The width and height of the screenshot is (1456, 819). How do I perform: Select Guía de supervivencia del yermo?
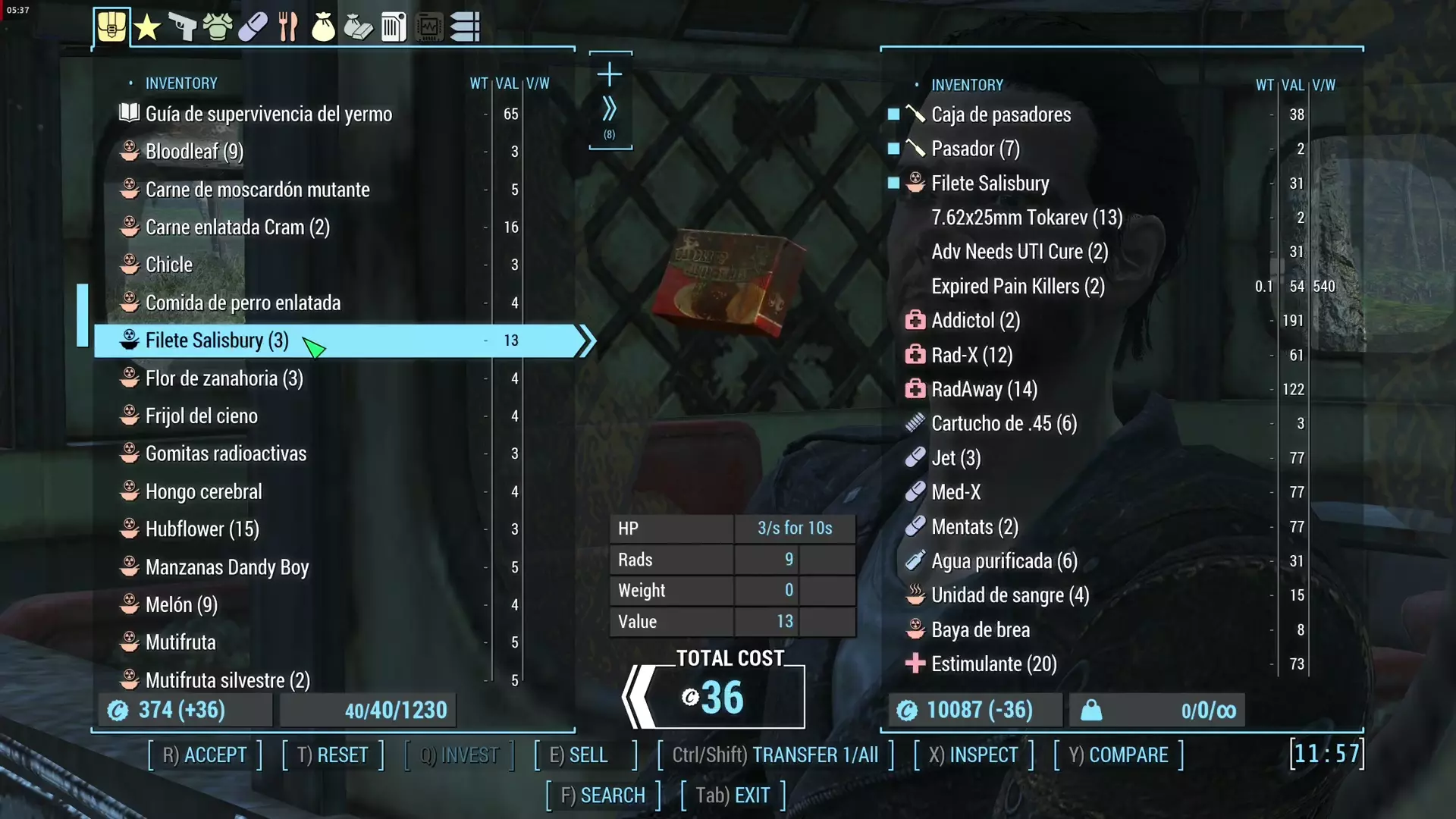(268, 114)
